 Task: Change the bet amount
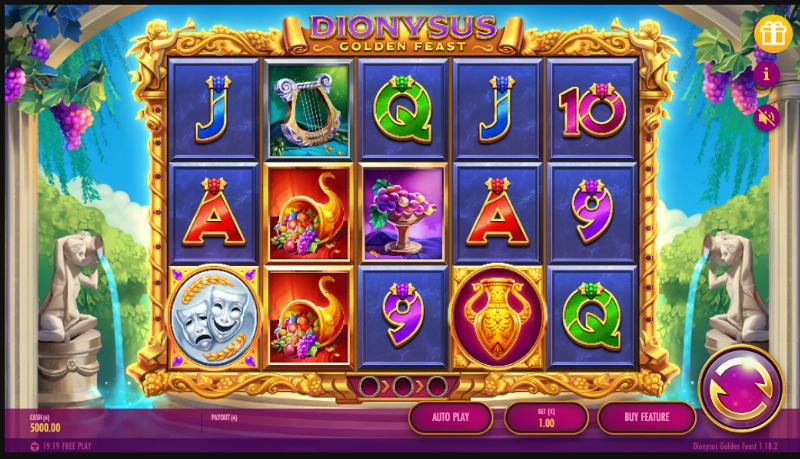pyautogui.click(x=545, y=417)
